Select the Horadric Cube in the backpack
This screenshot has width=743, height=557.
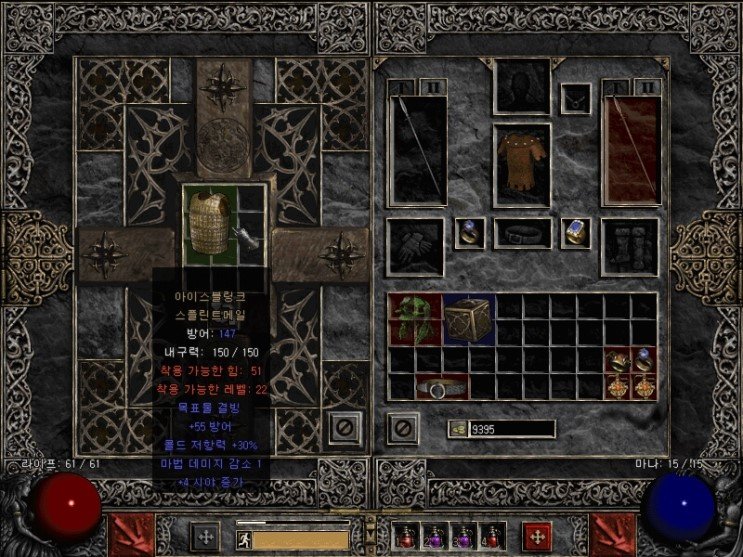(469, 319)
